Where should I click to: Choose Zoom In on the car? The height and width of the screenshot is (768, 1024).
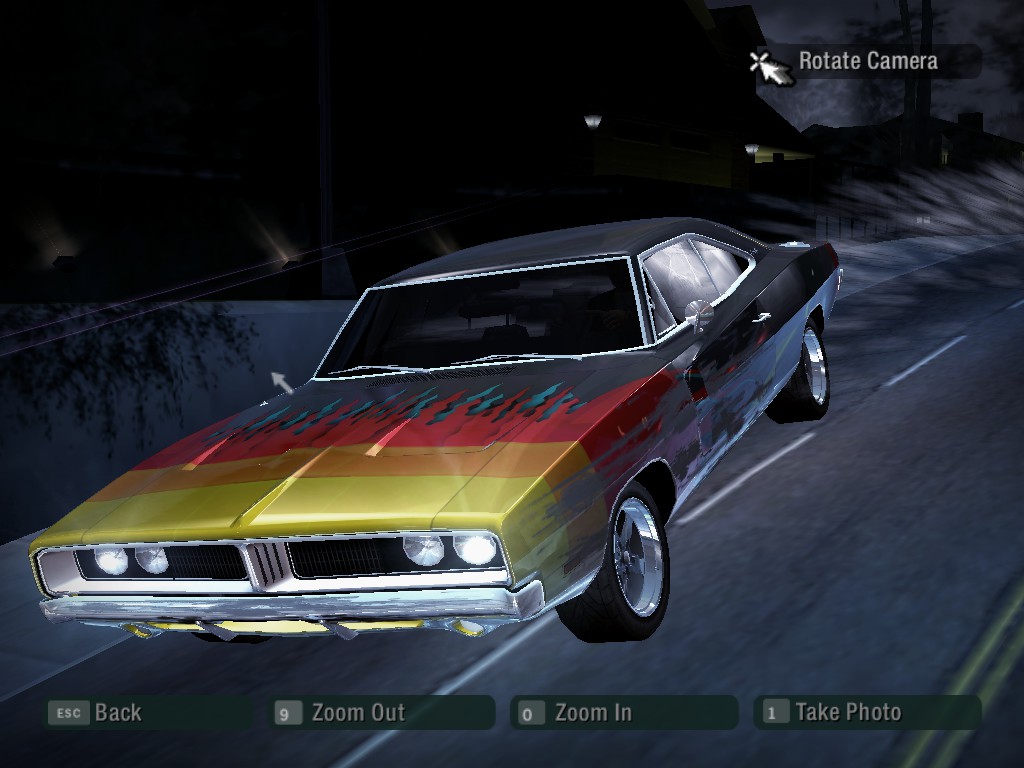592,713
